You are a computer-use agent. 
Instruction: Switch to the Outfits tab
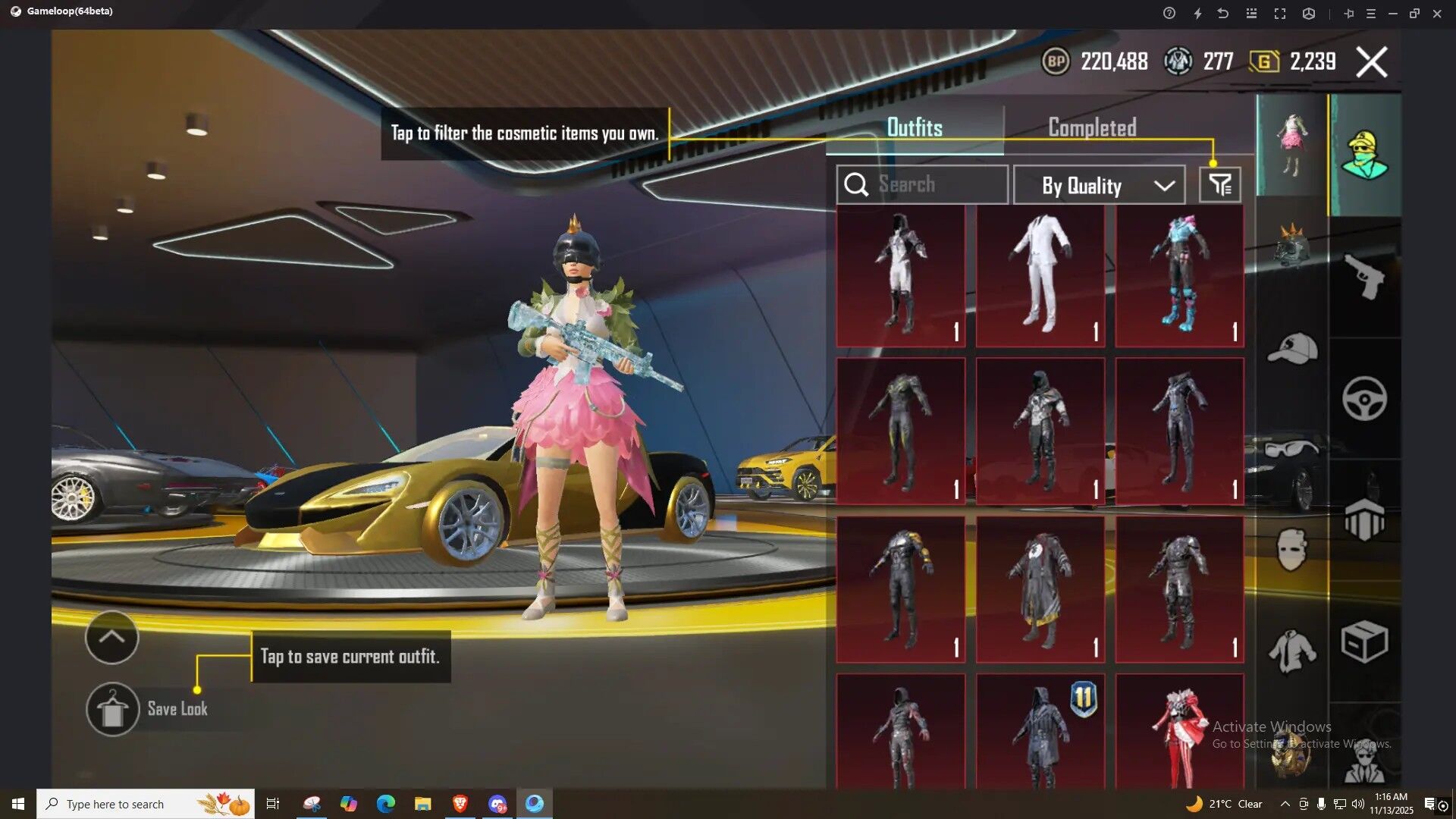click(915, 127)
